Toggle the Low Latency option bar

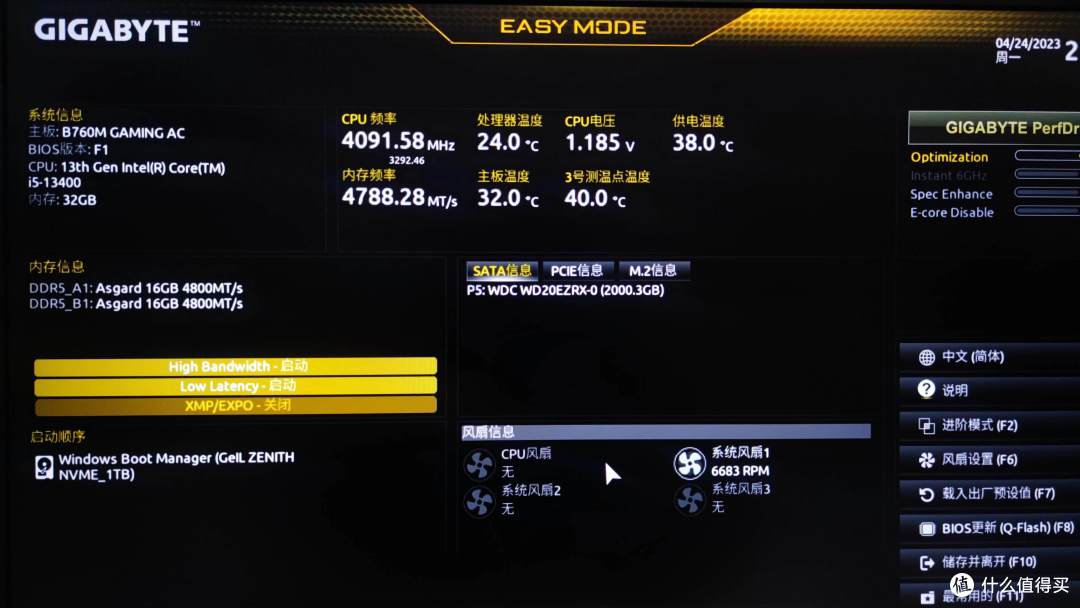[235, 386]
